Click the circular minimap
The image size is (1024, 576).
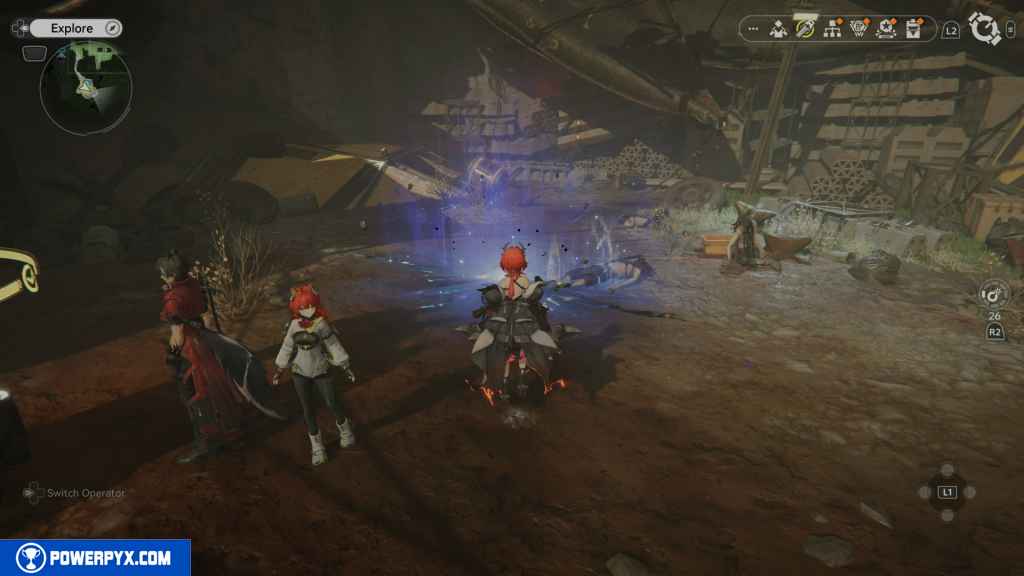click(86, 88)
